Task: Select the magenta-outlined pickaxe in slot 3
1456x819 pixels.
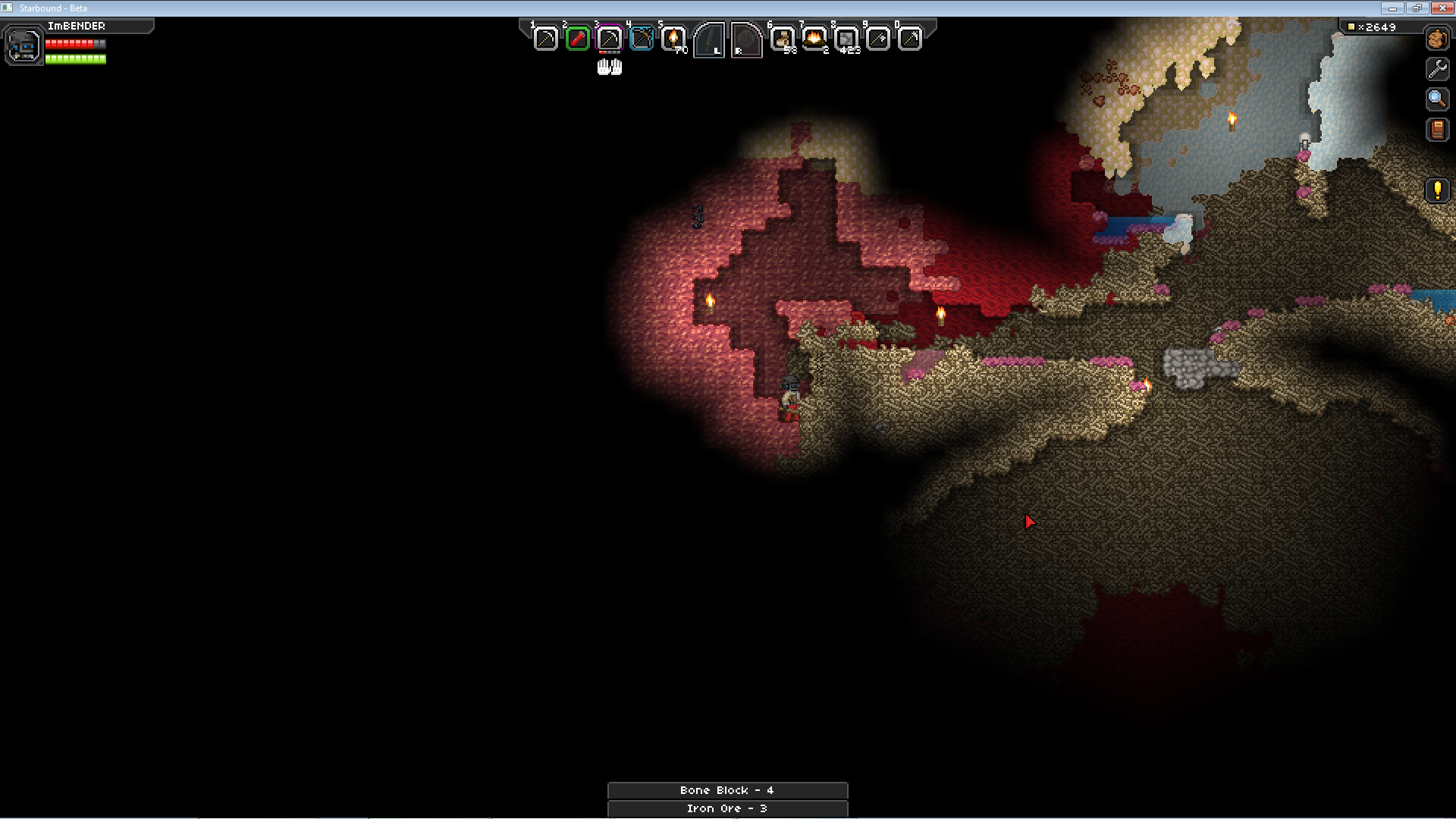Action: point(610,39)
